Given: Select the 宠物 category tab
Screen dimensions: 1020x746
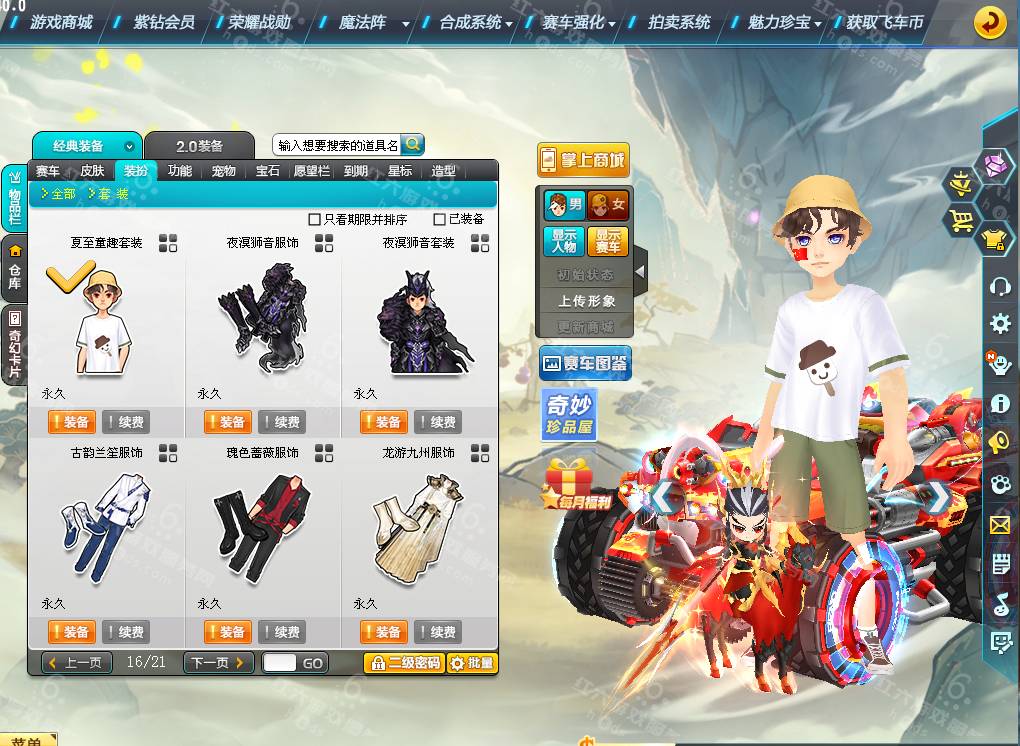Looking at the screenshot, I should (x=223, y=171).
